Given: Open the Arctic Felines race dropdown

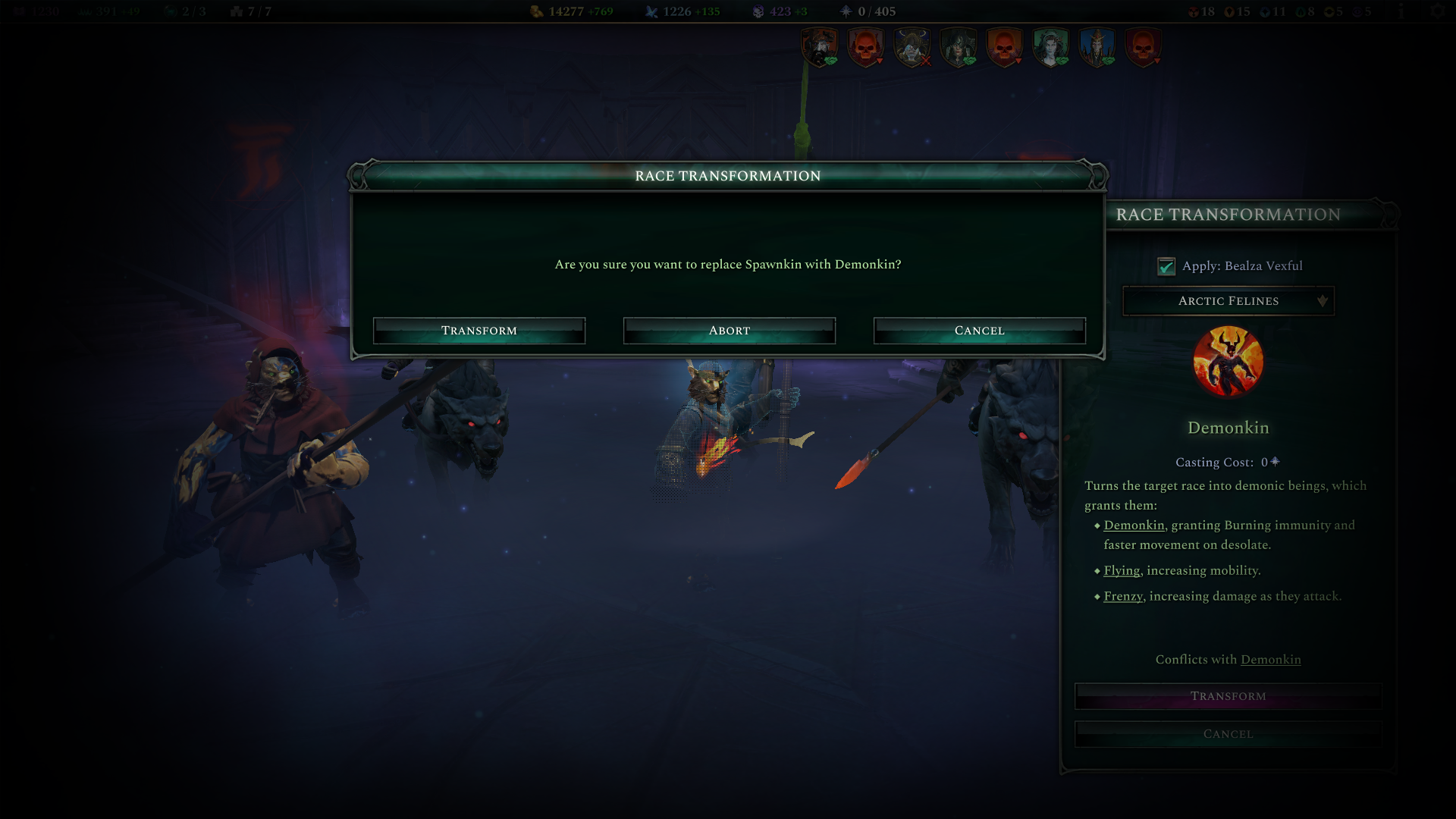Looking at the screenshot, I should coord(1227,301).
